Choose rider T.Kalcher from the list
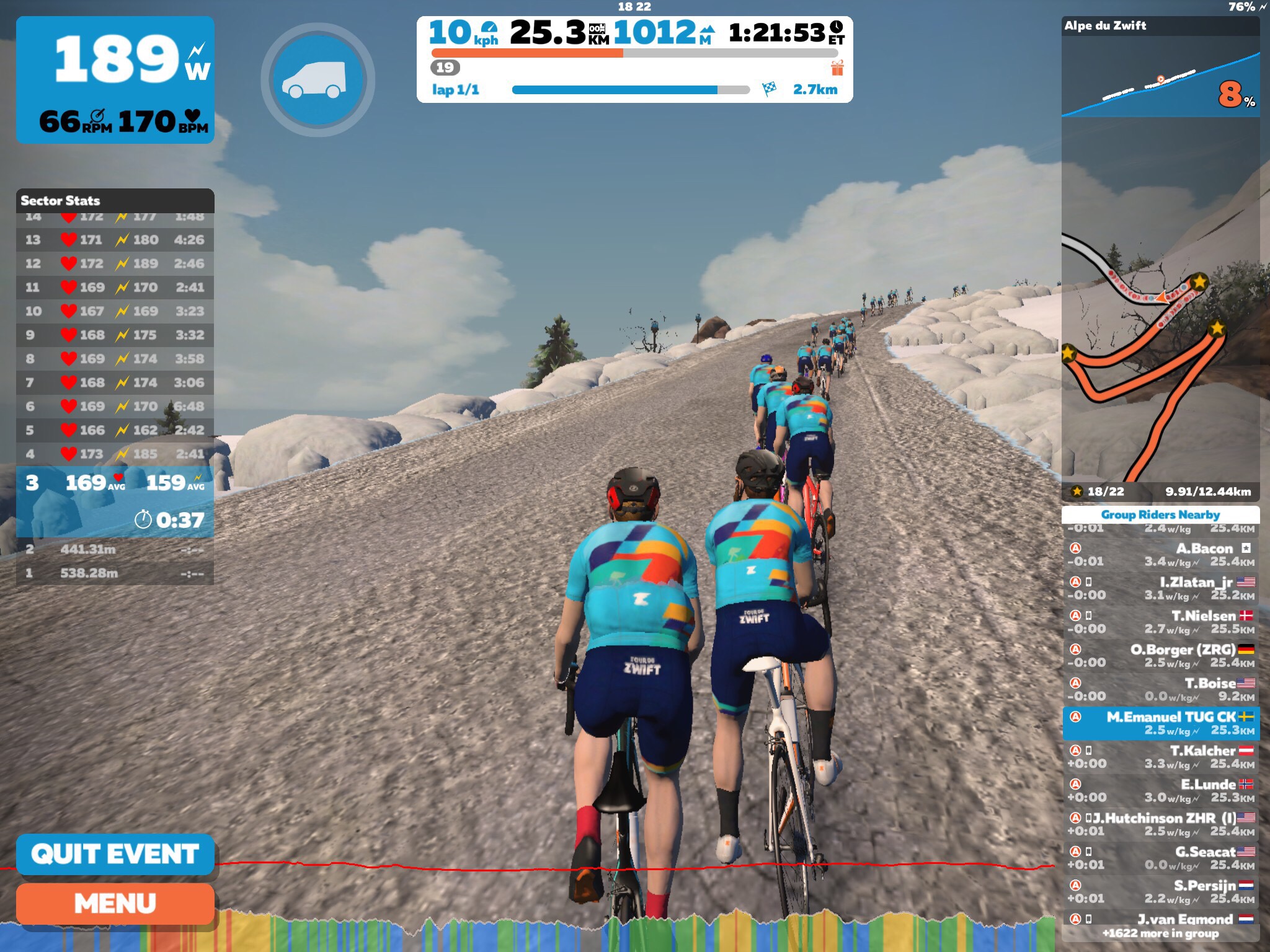Viewport: 1270px width, 952px height. 1160,757
